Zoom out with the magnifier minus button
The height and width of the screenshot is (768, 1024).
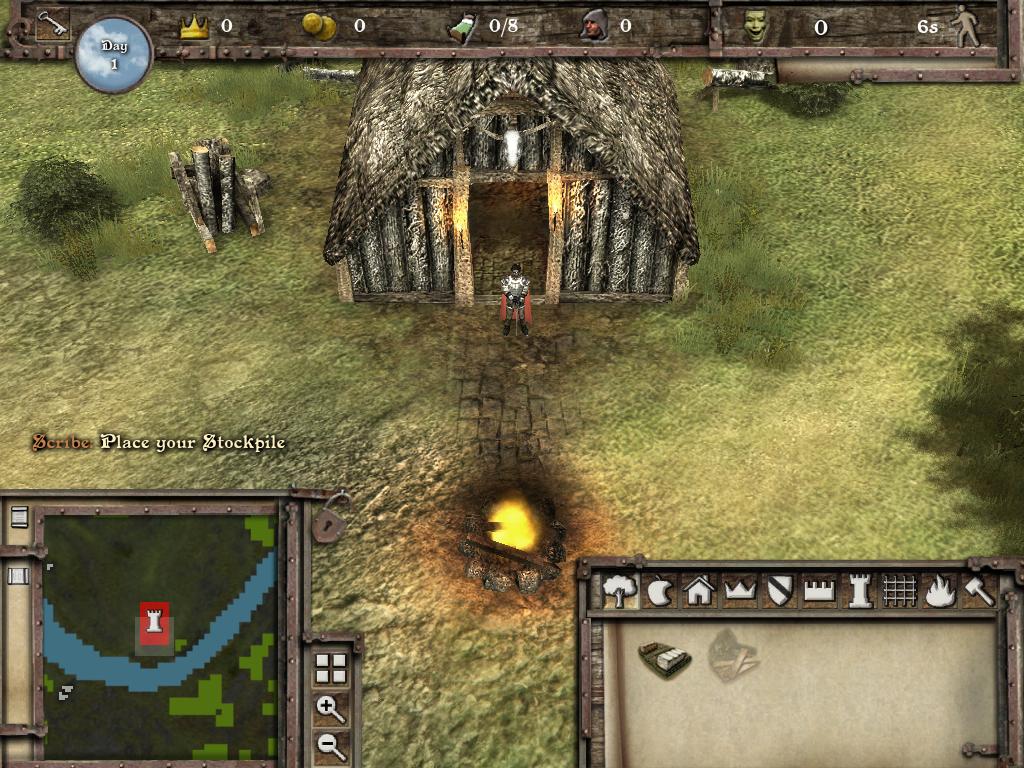(330, 743)
